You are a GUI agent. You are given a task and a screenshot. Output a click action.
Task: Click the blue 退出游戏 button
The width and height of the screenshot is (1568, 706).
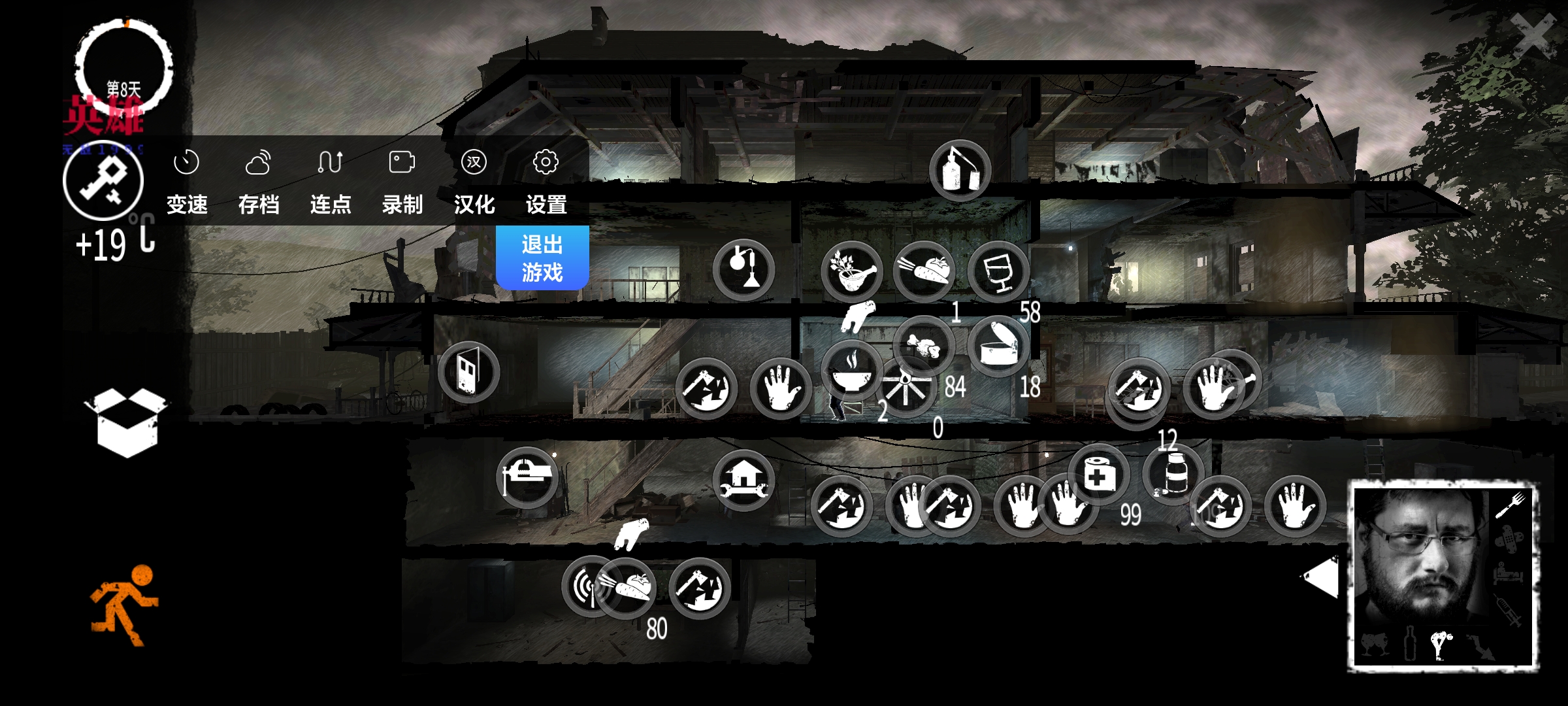[x=542, y=258]
